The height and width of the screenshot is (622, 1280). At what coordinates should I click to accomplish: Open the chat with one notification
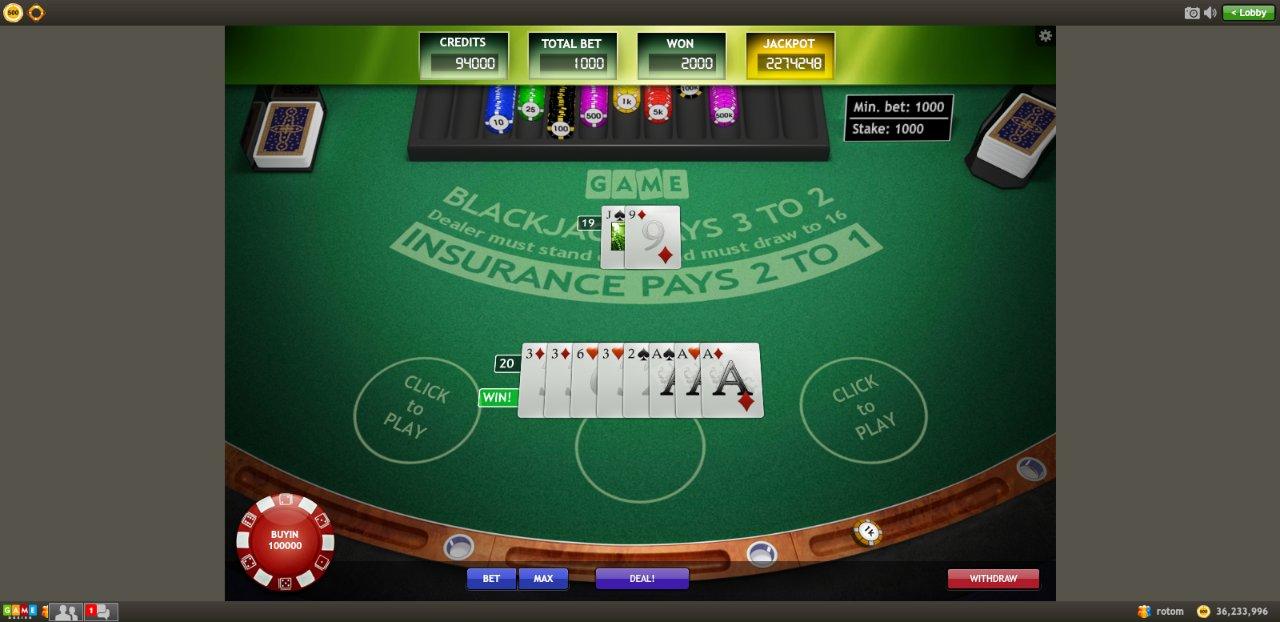[x=101, y=611]
